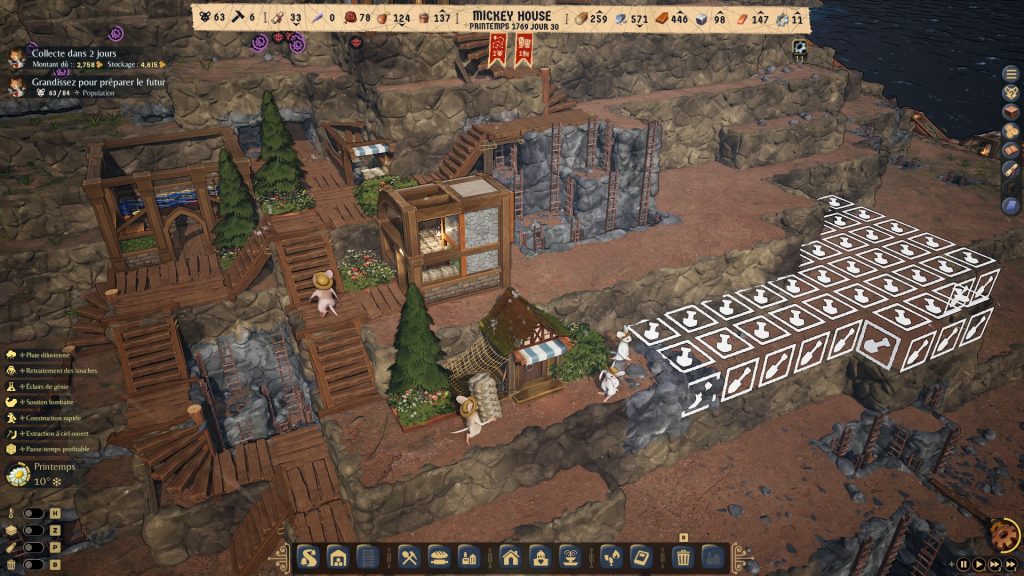This screenshot has height=576, width=1024.
Task: Open the house building category
Action: click(511, 557)
